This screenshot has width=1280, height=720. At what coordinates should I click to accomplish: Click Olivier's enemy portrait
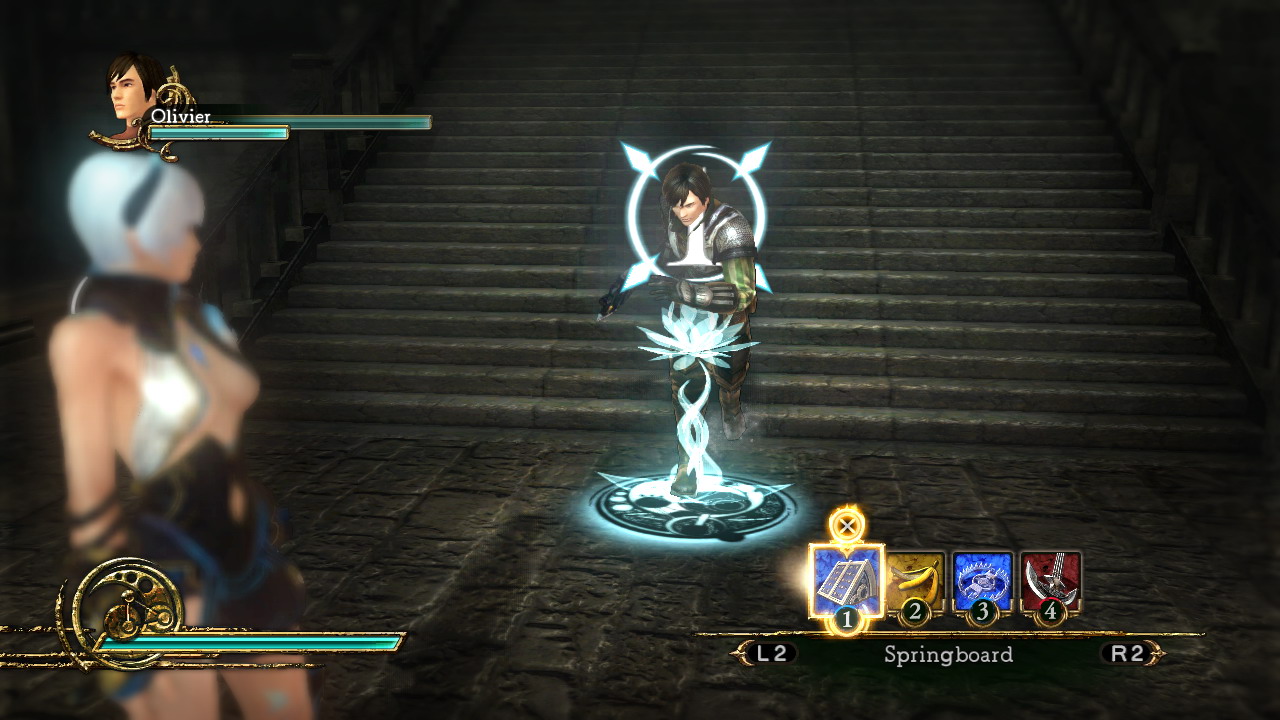tap(136, 90)
